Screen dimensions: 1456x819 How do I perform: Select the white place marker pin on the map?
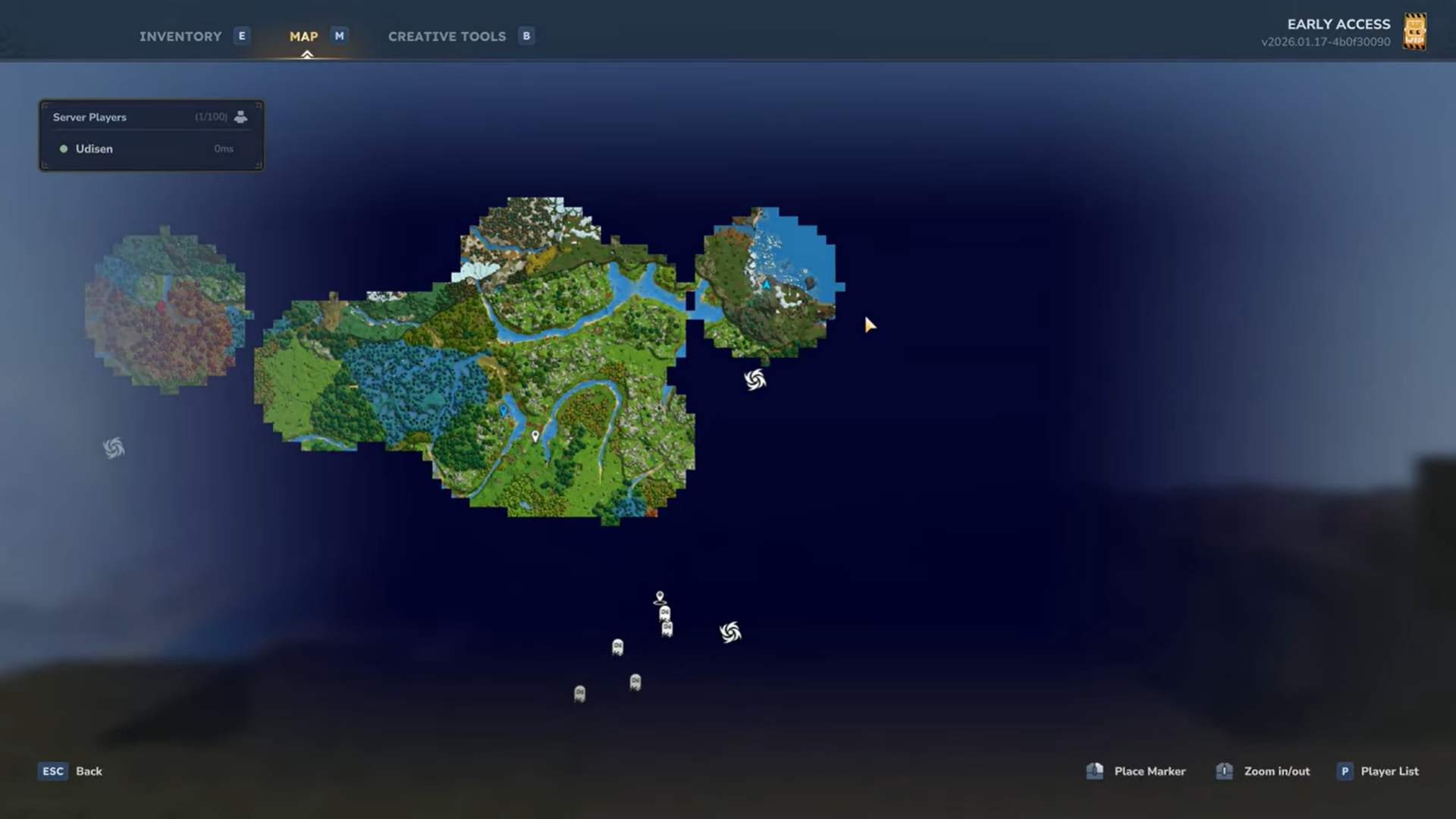point(536,438)
